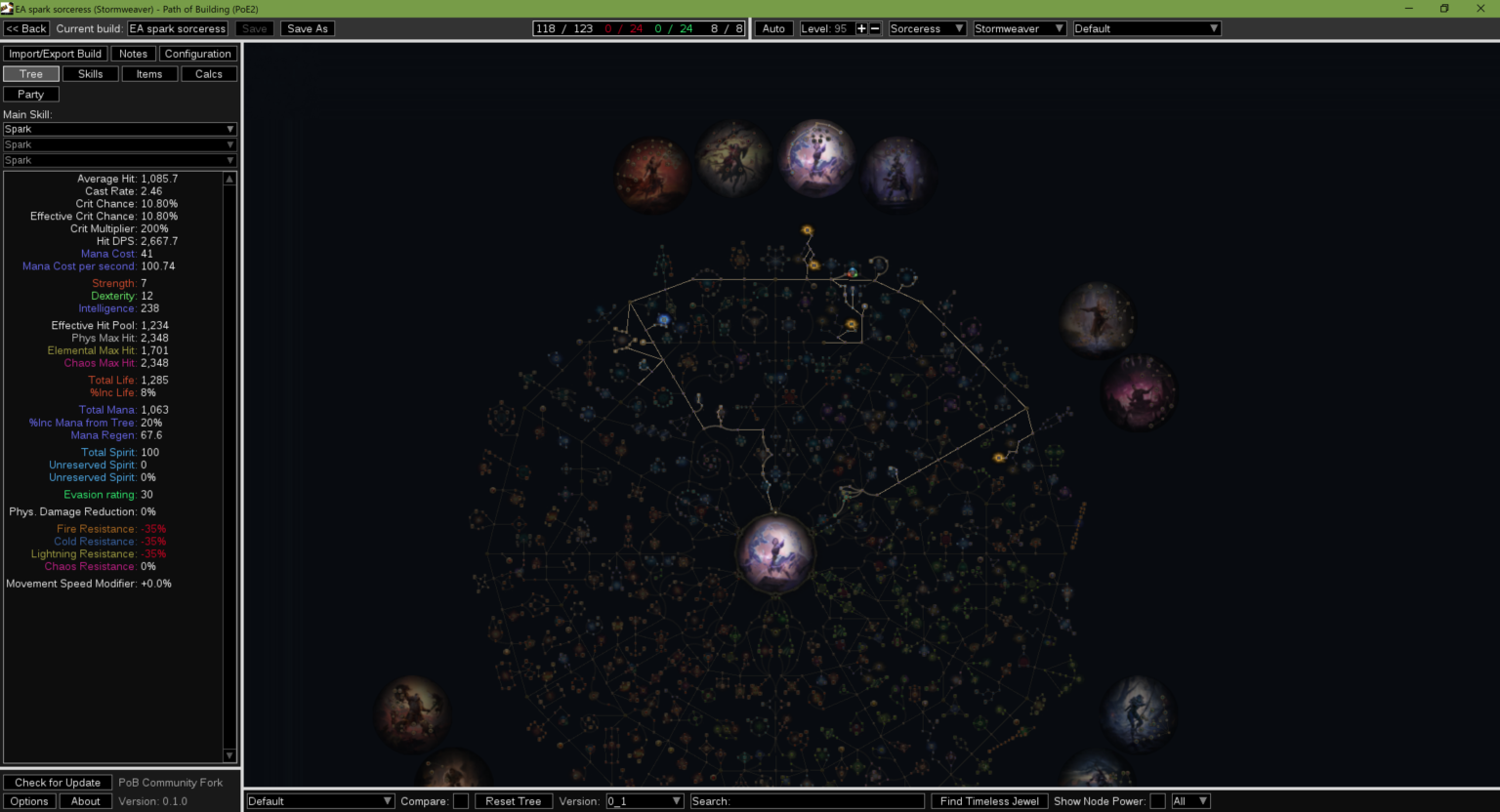Toggle the Show Node Power checkbox

click(1158, 800)
